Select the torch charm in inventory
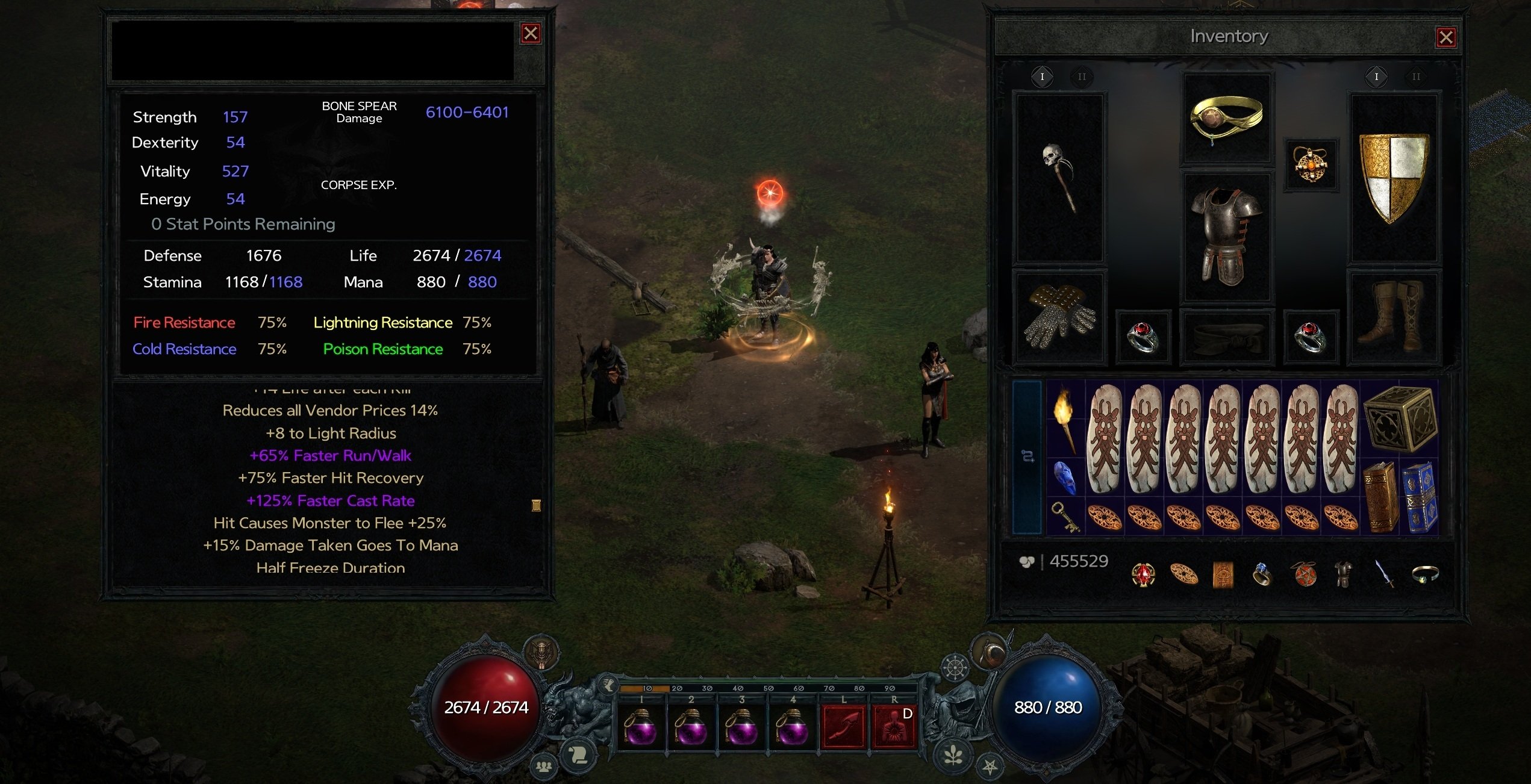1531x784 pixels. point(1065,418)
